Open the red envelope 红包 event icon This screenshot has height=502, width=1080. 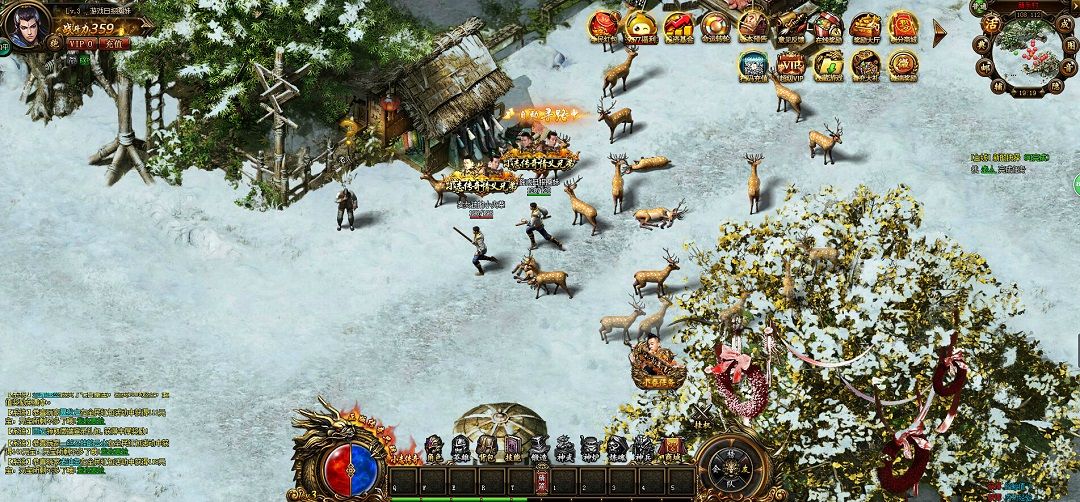tap(604, 27)
